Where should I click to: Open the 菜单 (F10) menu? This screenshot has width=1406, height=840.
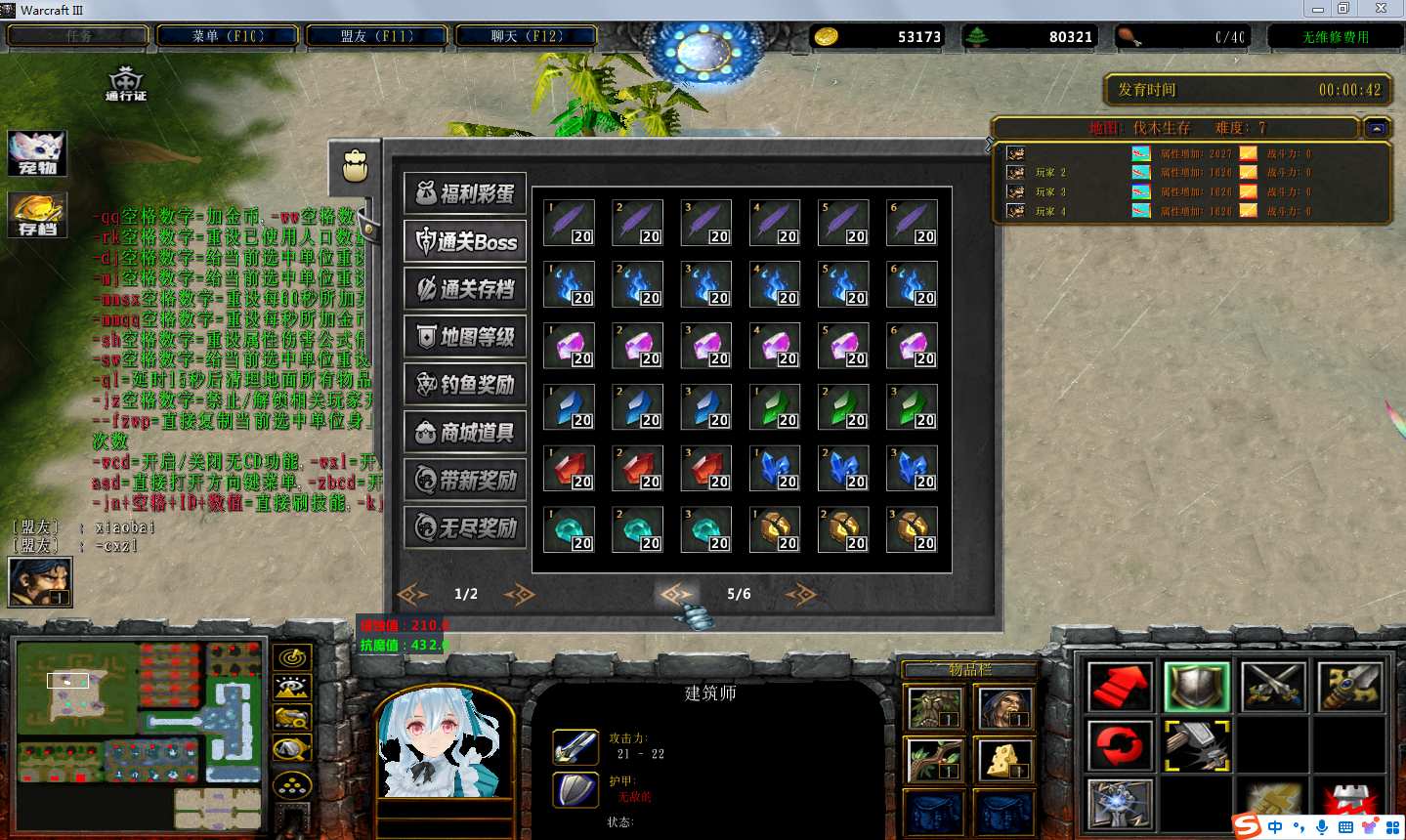coord(228,36)
